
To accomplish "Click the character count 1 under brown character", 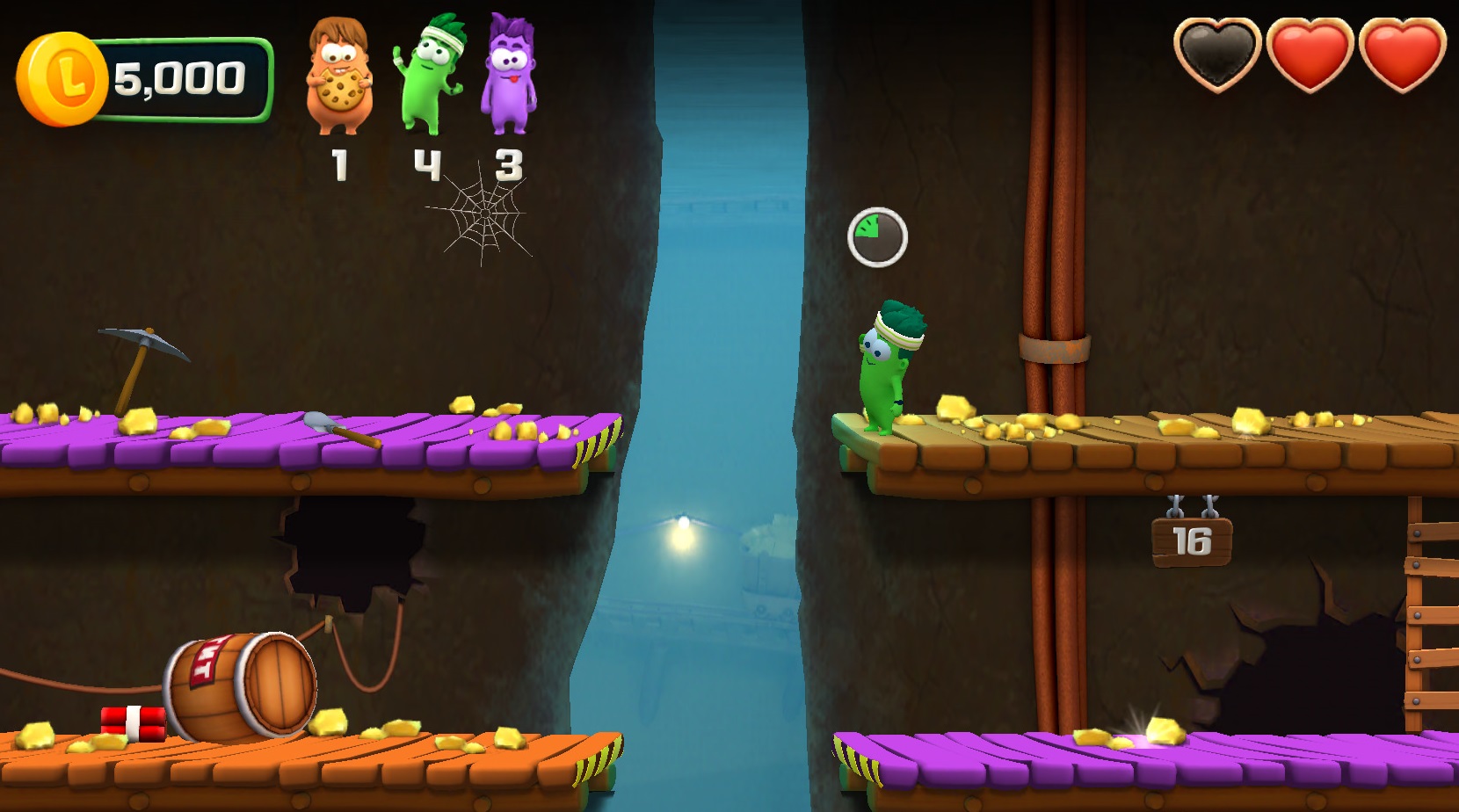I will coord(338,162).
